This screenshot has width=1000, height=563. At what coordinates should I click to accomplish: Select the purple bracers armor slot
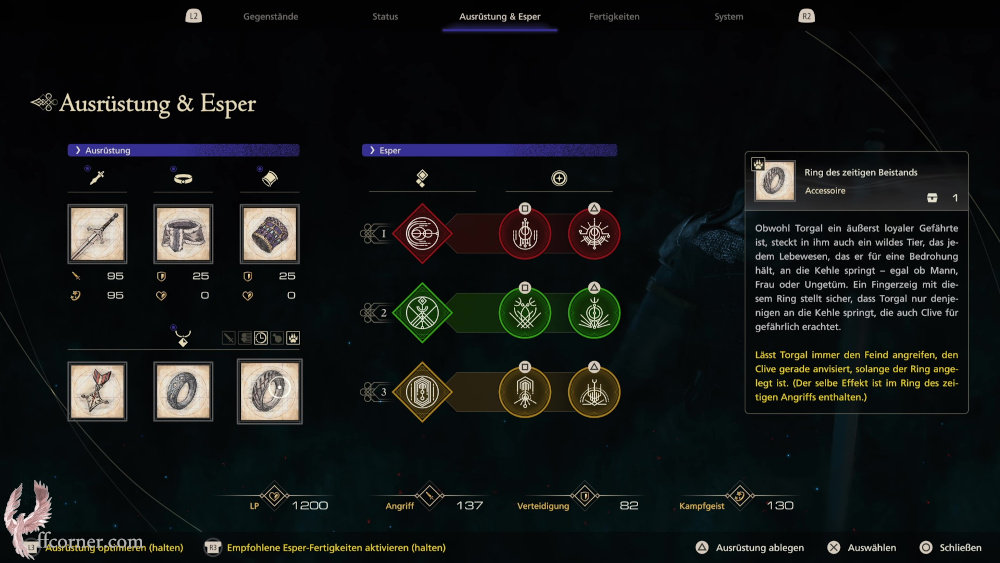(269, 235)
